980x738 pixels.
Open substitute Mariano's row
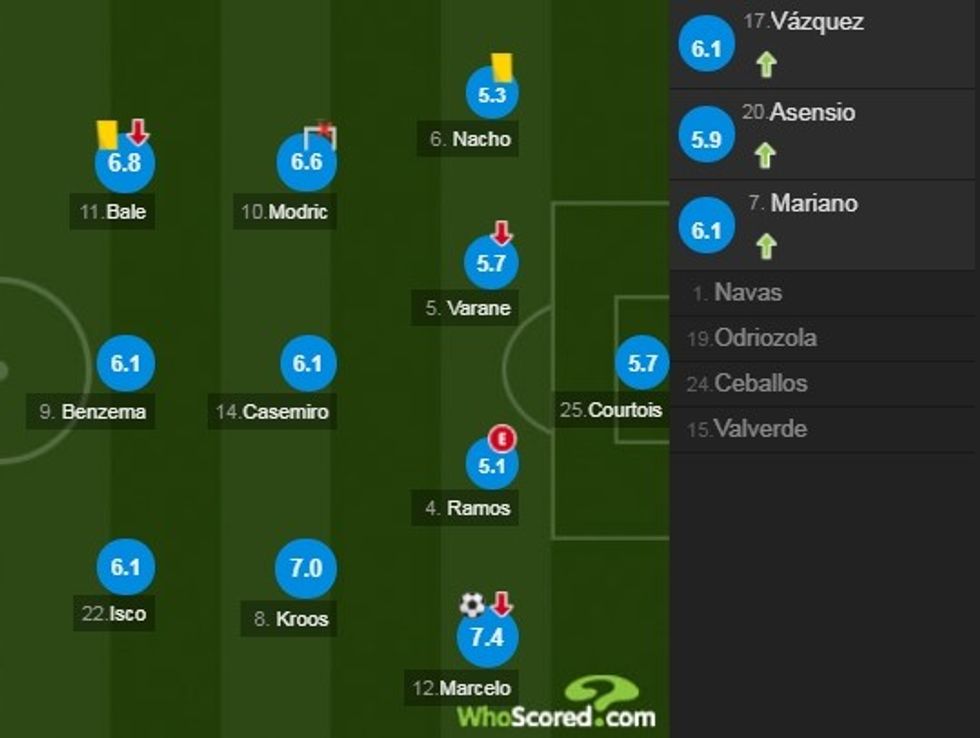pyautogui.click(x=814, y=203)
